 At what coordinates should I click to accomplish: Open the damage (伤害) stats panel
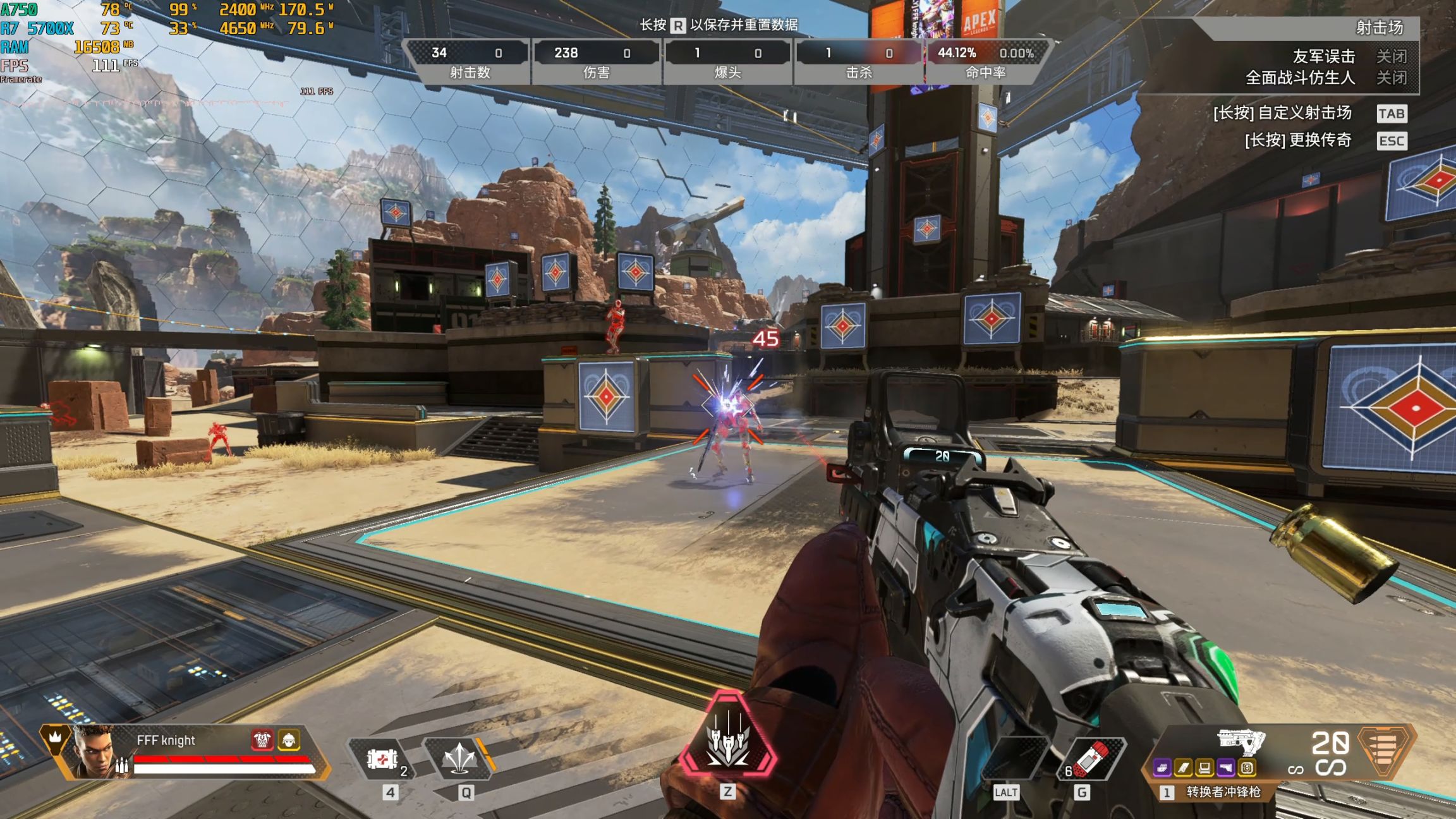tap(597, 62)
